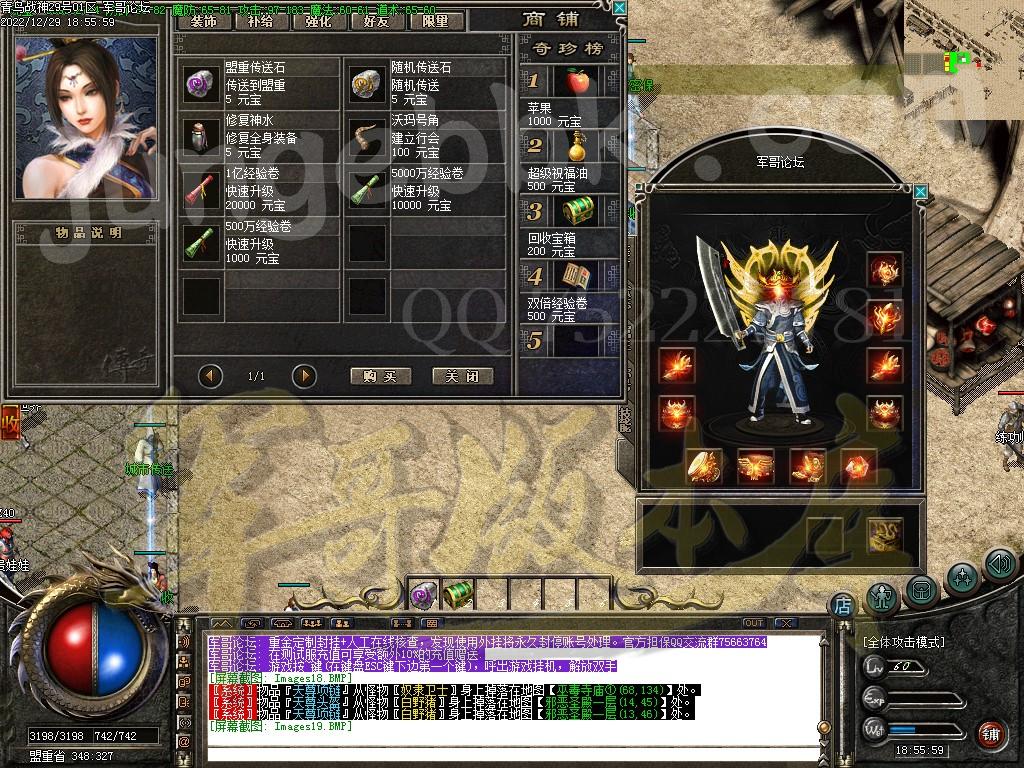Toggle the sound speaker button
The height and width of the screenshot is (768, 1024).
[x=1000, y=565]
